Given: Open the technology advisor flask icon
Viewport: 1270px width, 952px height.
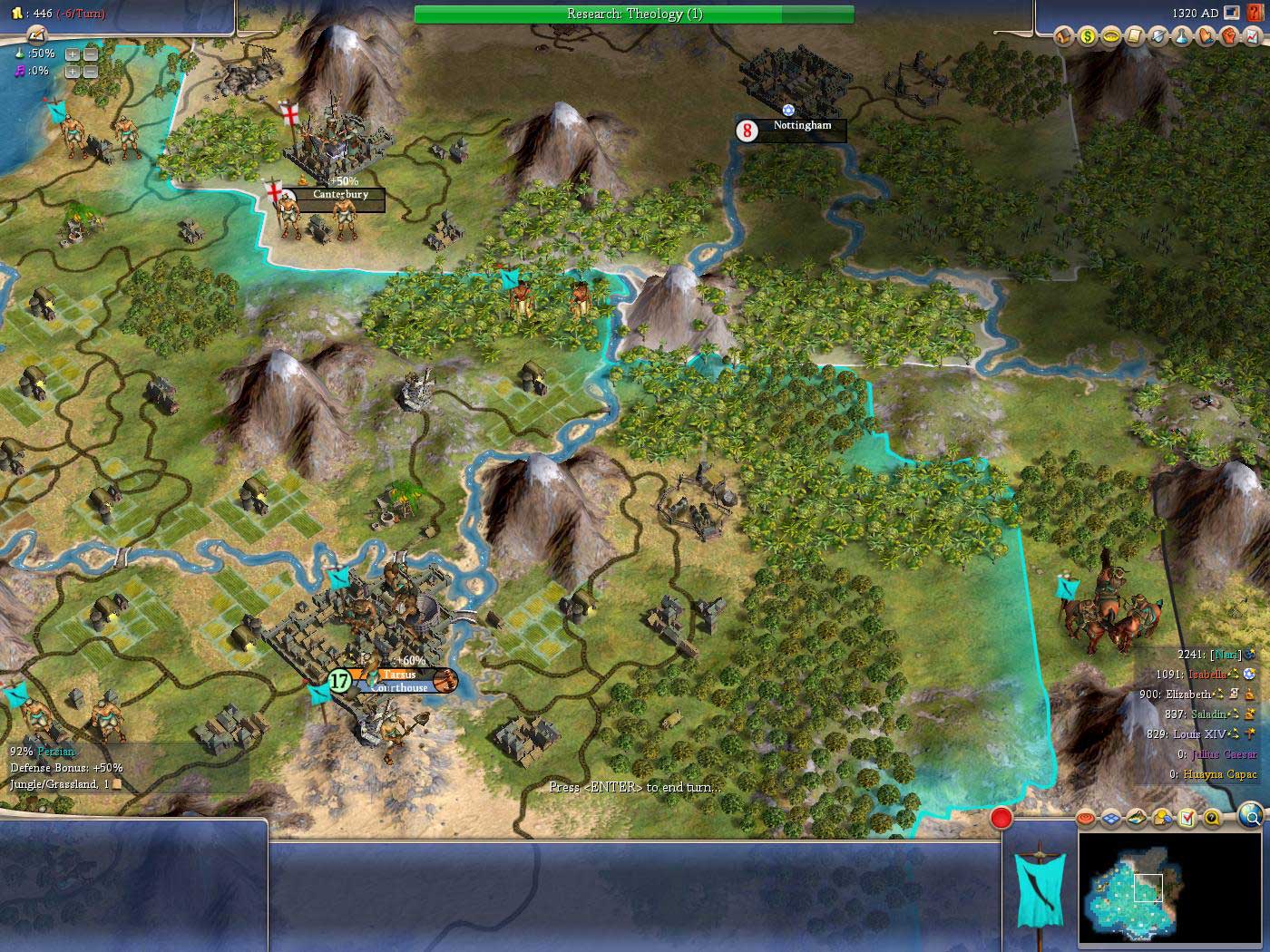Looking at the screenshot, I should pyautogui.click(x=1182, y=37).
